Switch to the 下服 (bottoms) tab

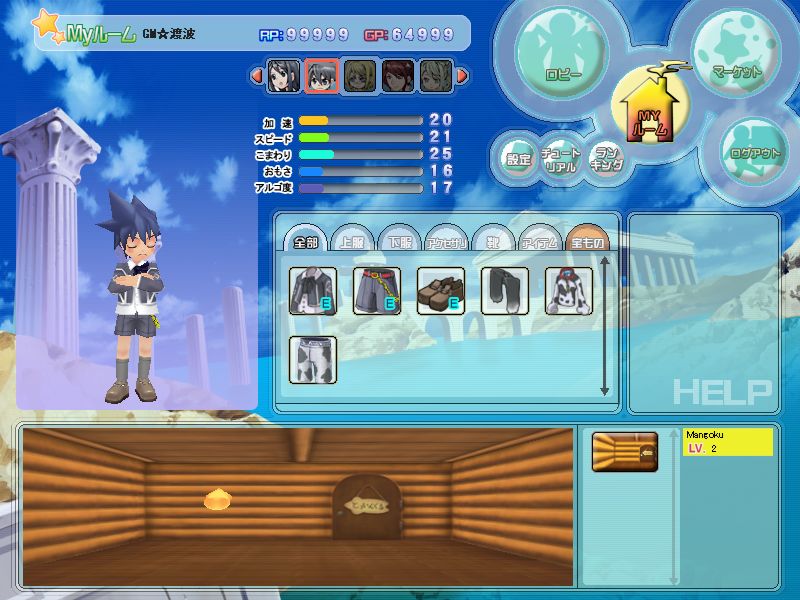(398, 240)
